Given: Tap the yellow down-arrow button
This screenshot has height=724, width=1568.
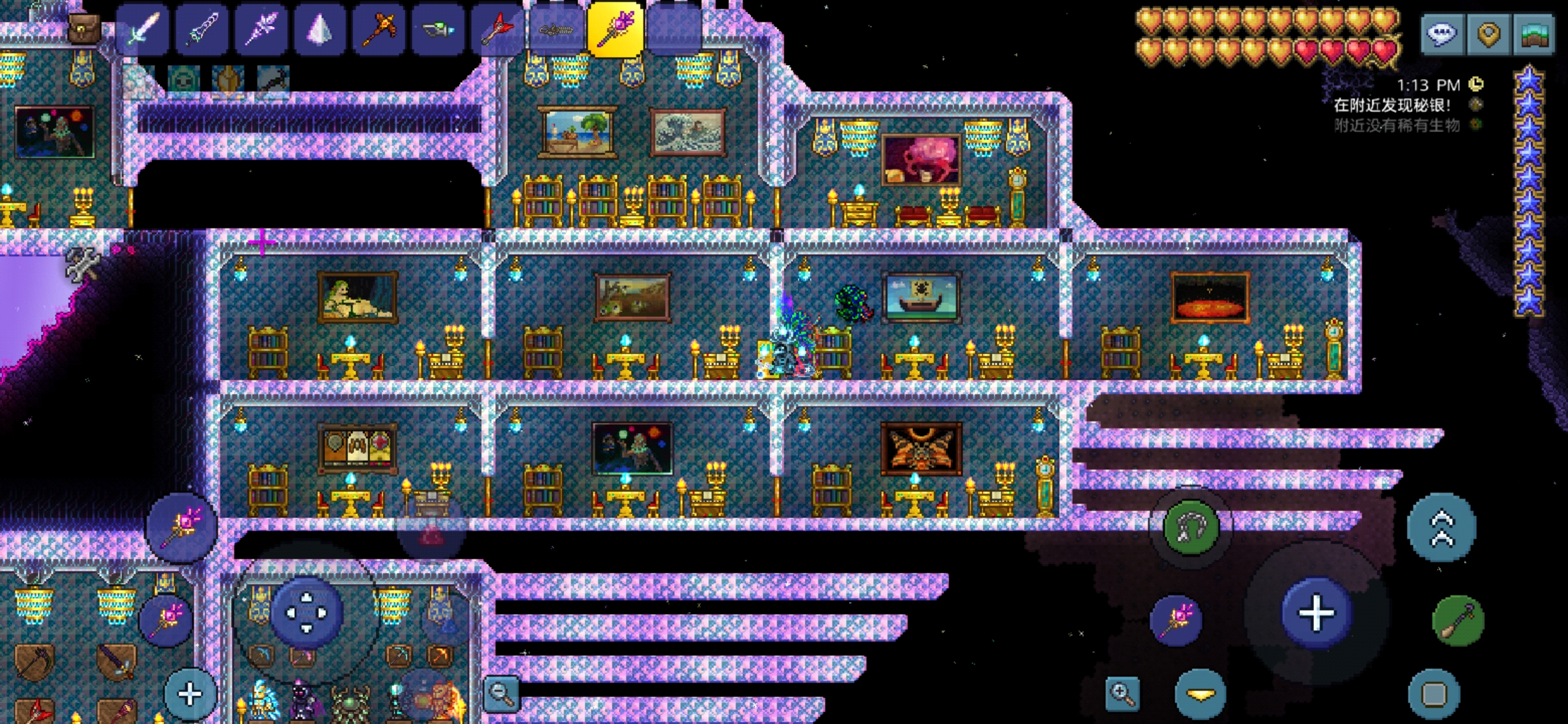Looking at the screenshot, I should point(1200,694).
